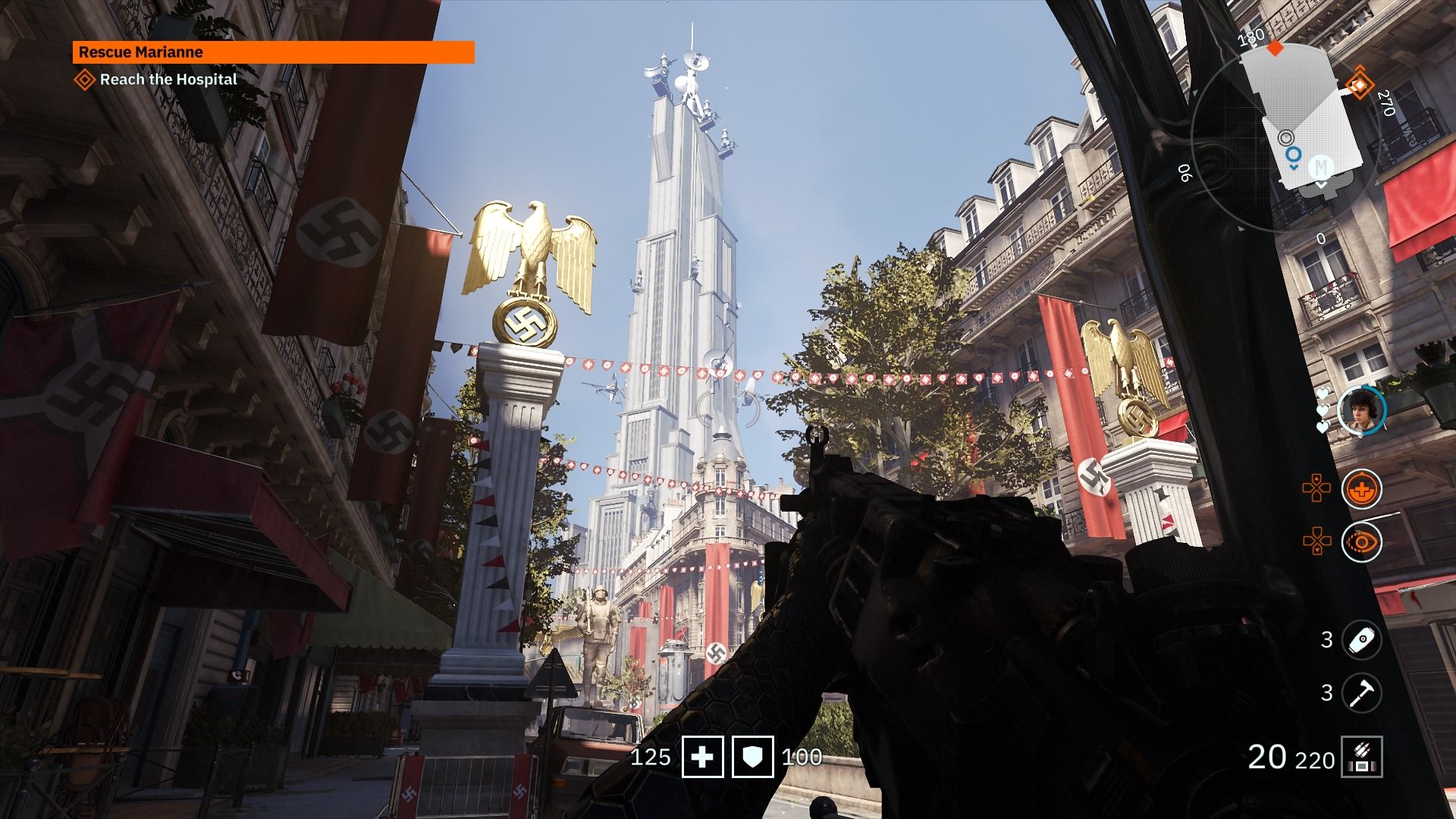Activate the orange eye cloak ability
This screenshot has width=1456, height=819.
pyautogui.click(x=1361, y=542)
